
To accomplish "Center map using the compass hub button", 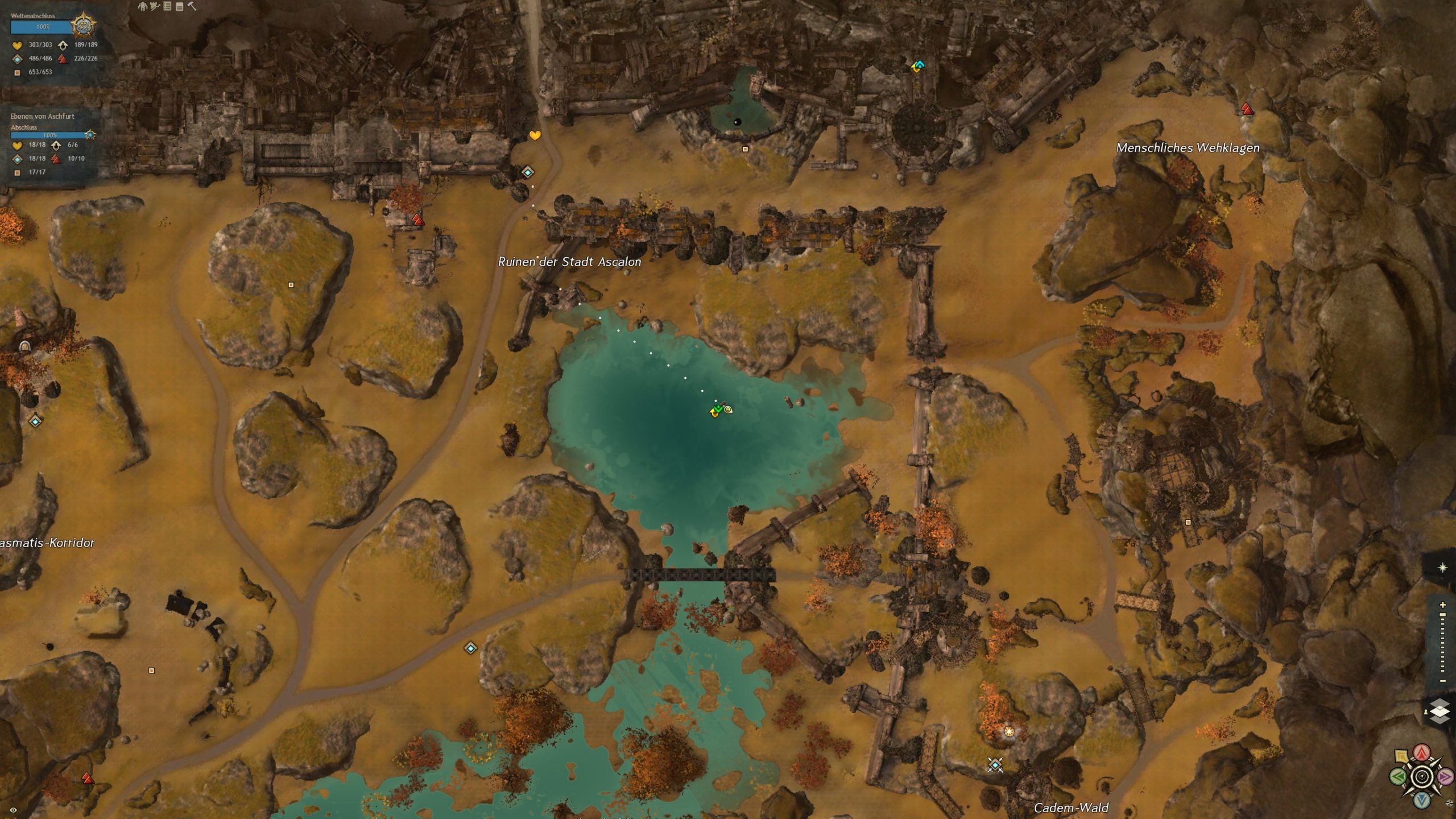I will coord(1422,776).
